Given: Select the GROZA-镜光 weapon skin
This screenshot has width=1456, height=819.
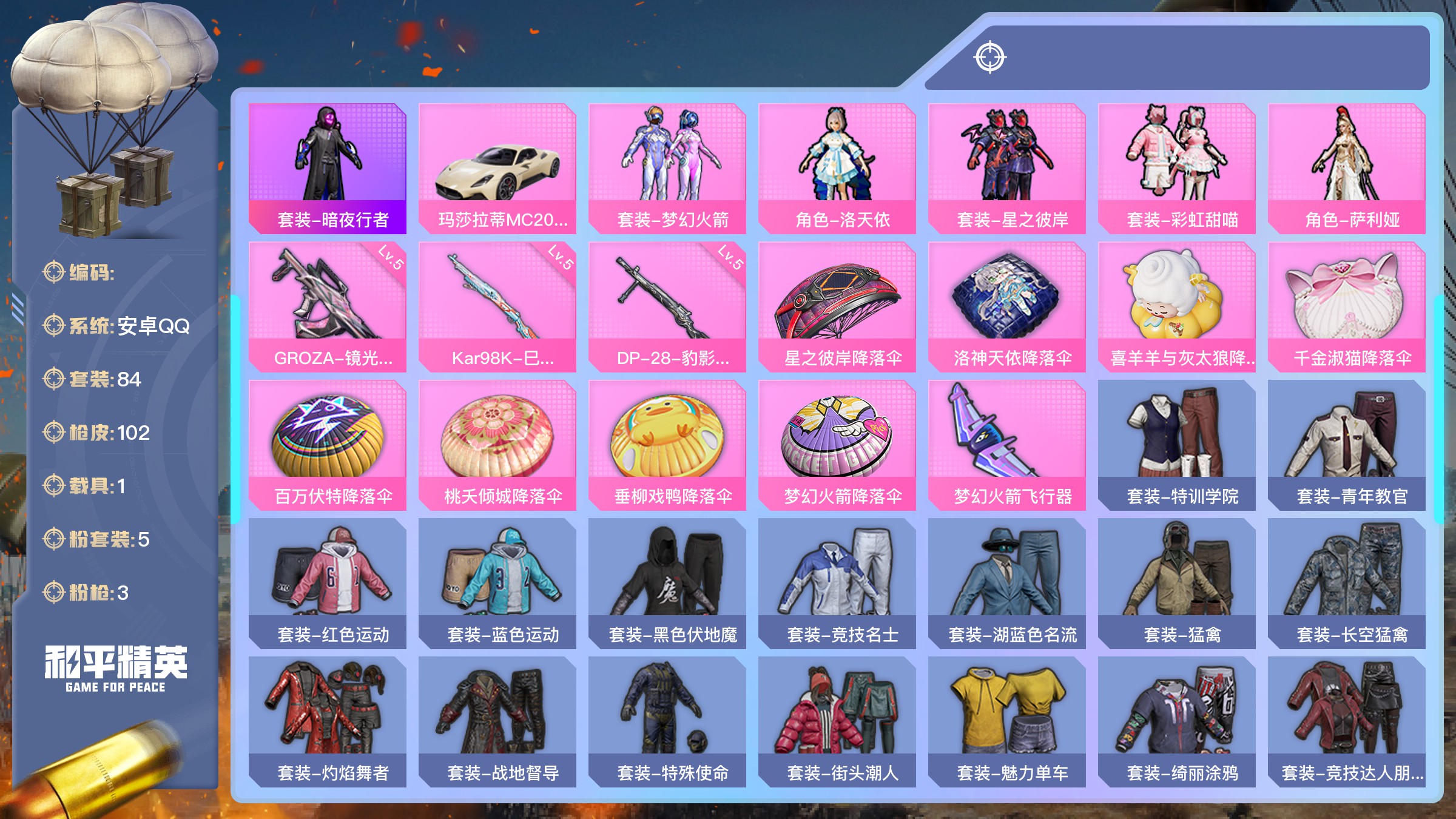Looking at the screenshot, I should pos(327,306).
